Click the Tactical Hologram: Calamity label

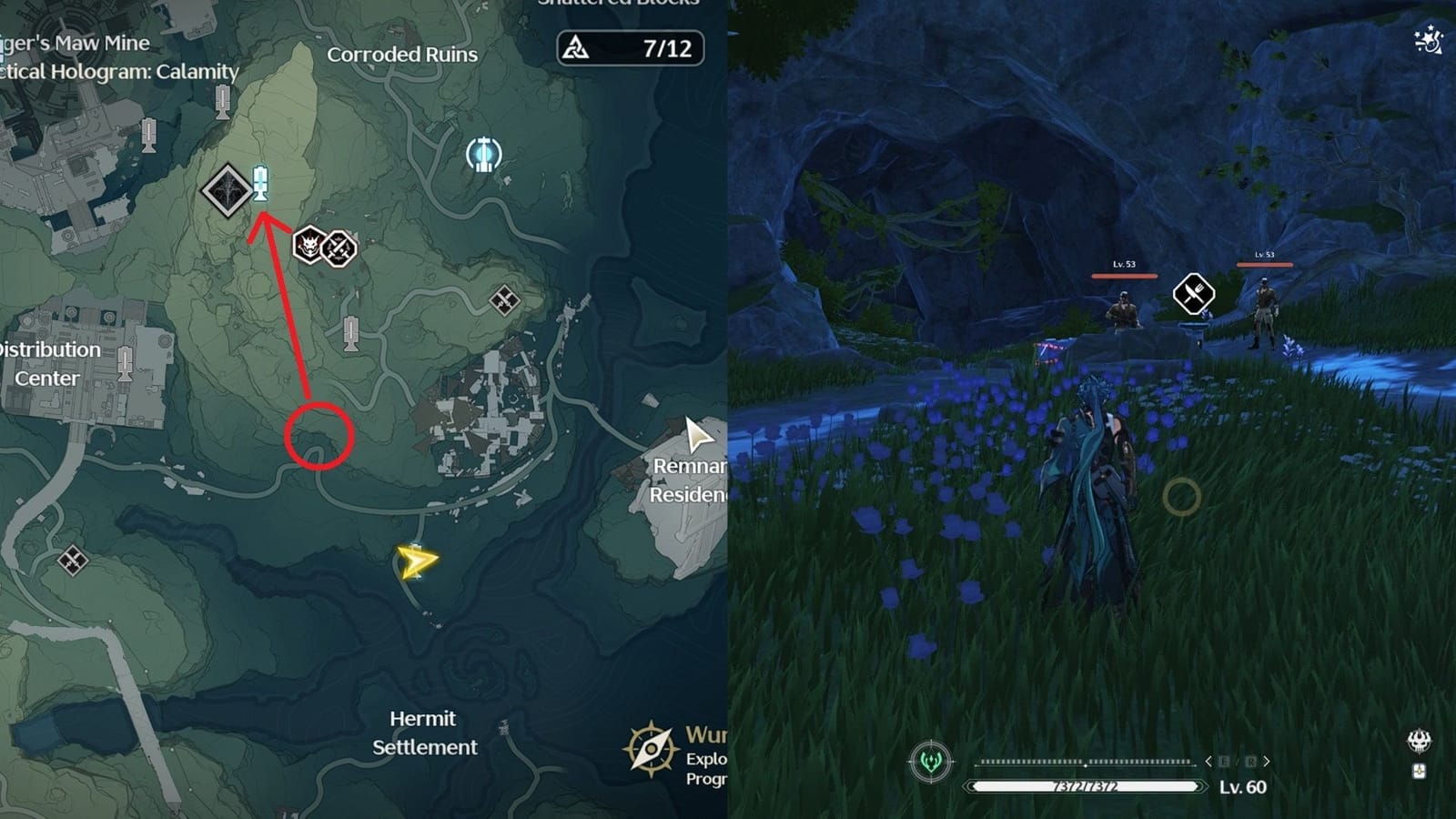111,69
